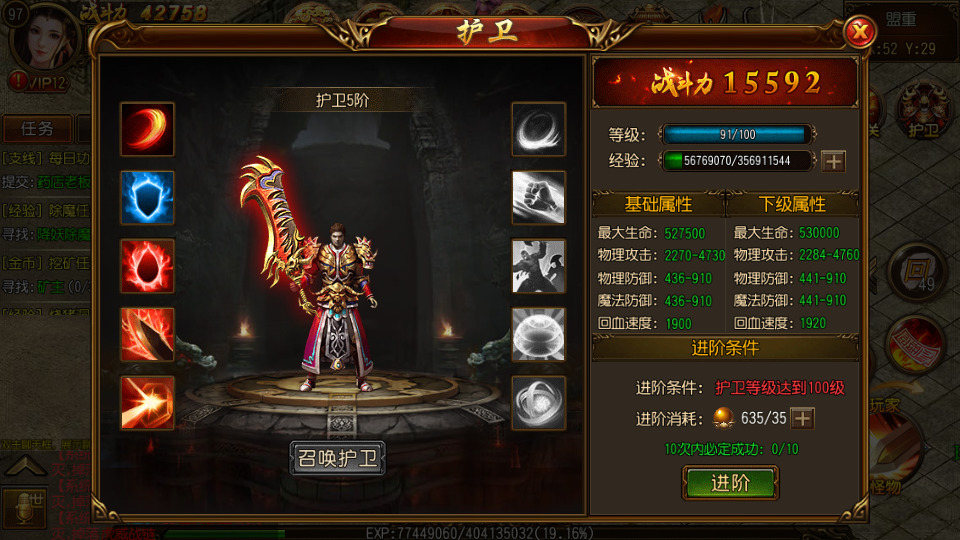Summon the guard with 召唤护卫
The image size is (960, 540).
coord(337,459)
